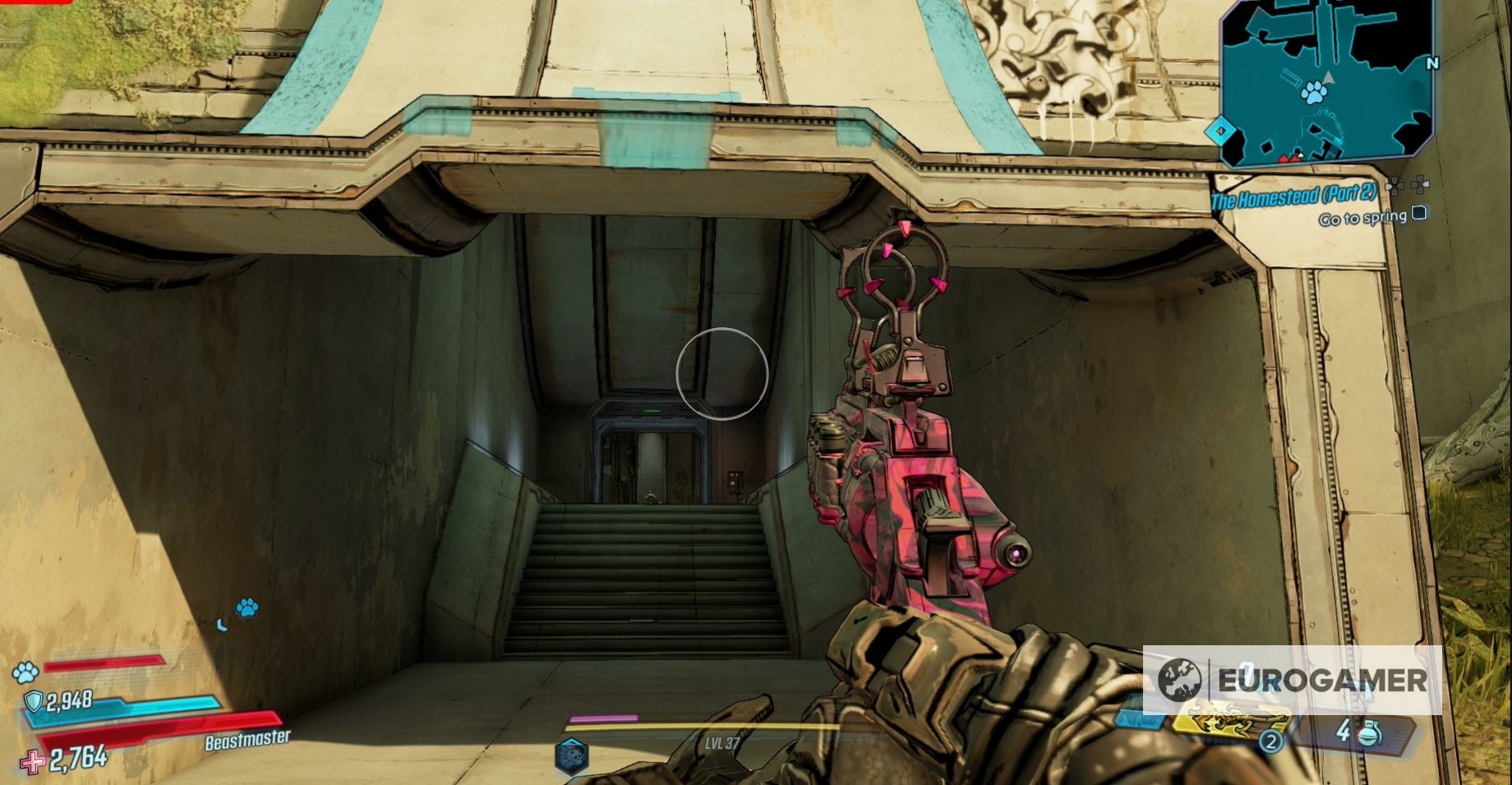Toggle the ammo count badge showing 2

(1271, 742)
